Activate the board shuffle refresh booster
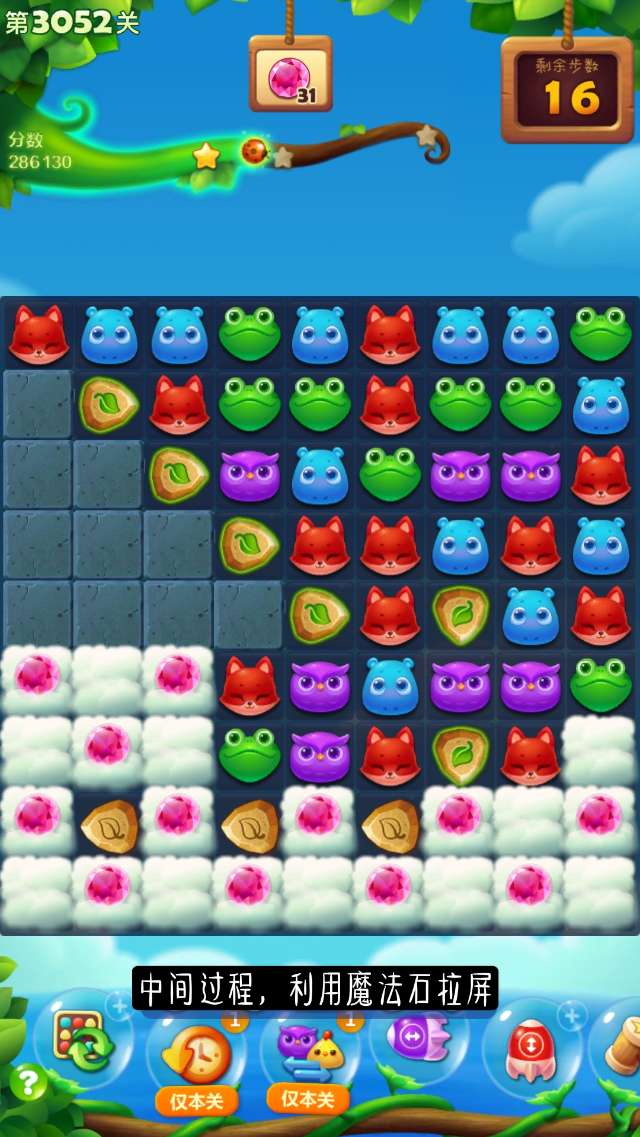This screenshot has height=1137, width=640. pos(84,1040)
